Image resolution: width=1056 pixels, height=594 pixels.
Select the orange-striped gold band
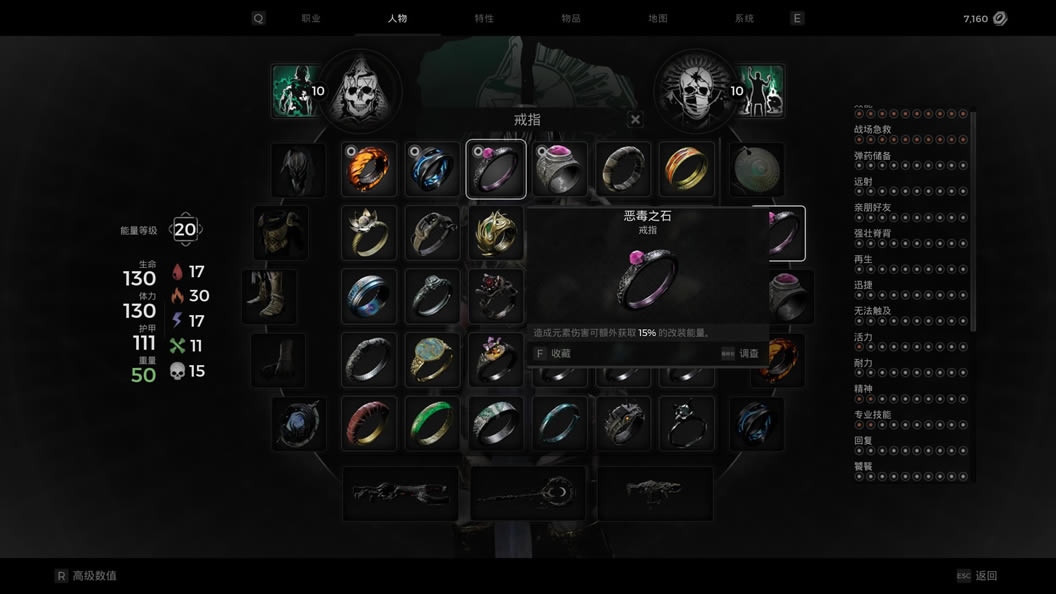point(686,169)
